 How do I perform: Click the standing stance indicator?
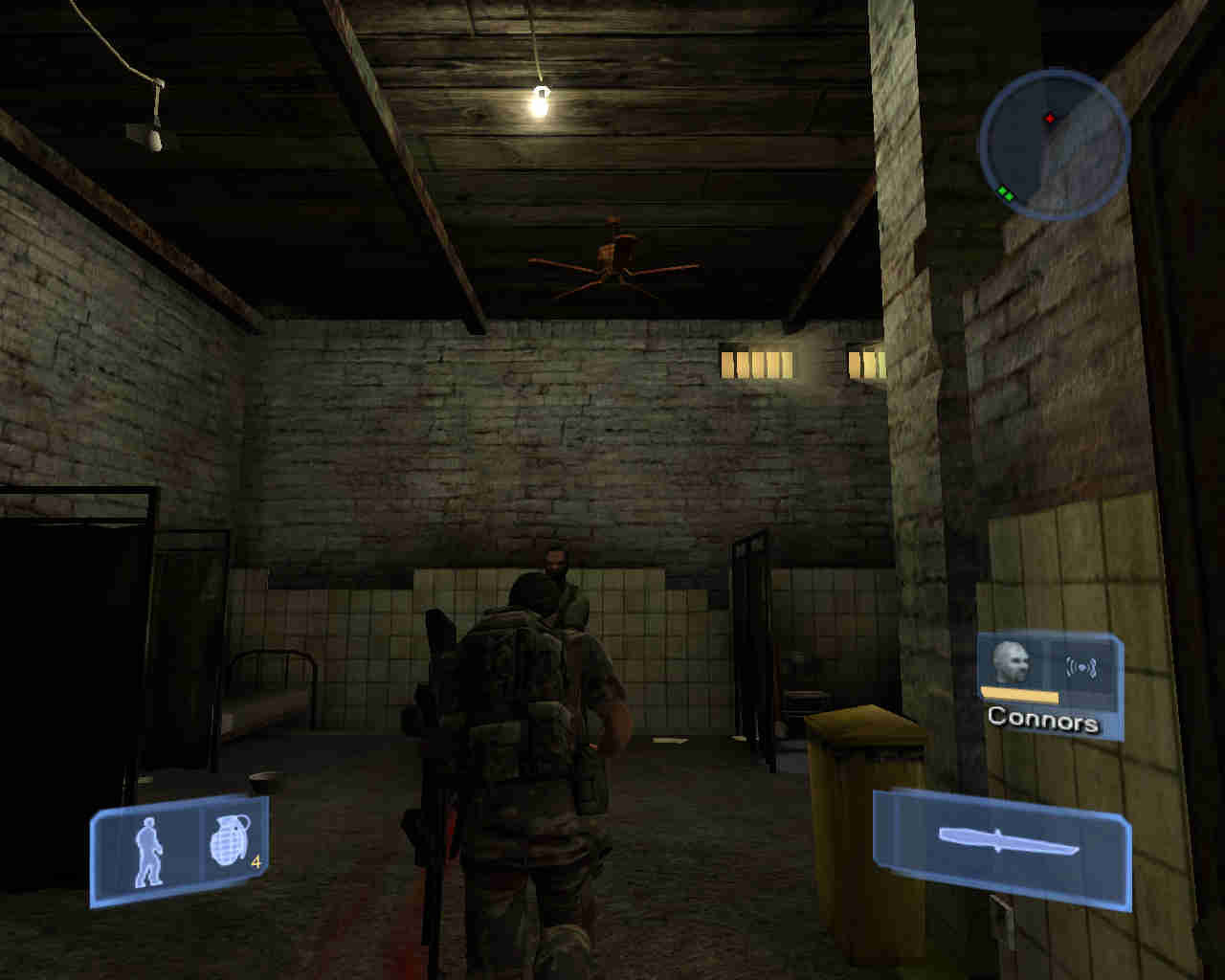pos(148,851)
